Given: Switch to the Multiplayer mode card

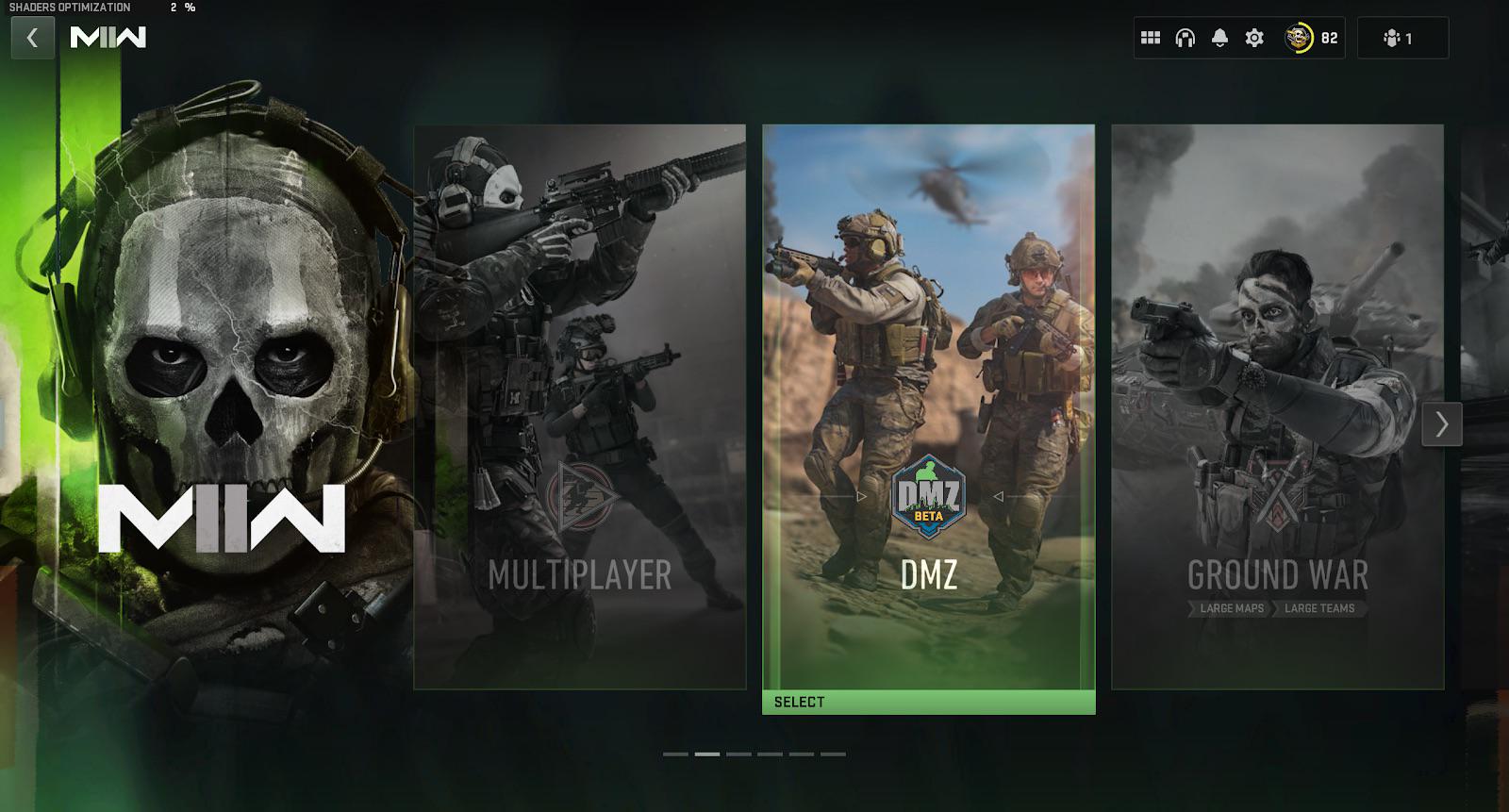Looking at the screenshot, I should (578, 406).
